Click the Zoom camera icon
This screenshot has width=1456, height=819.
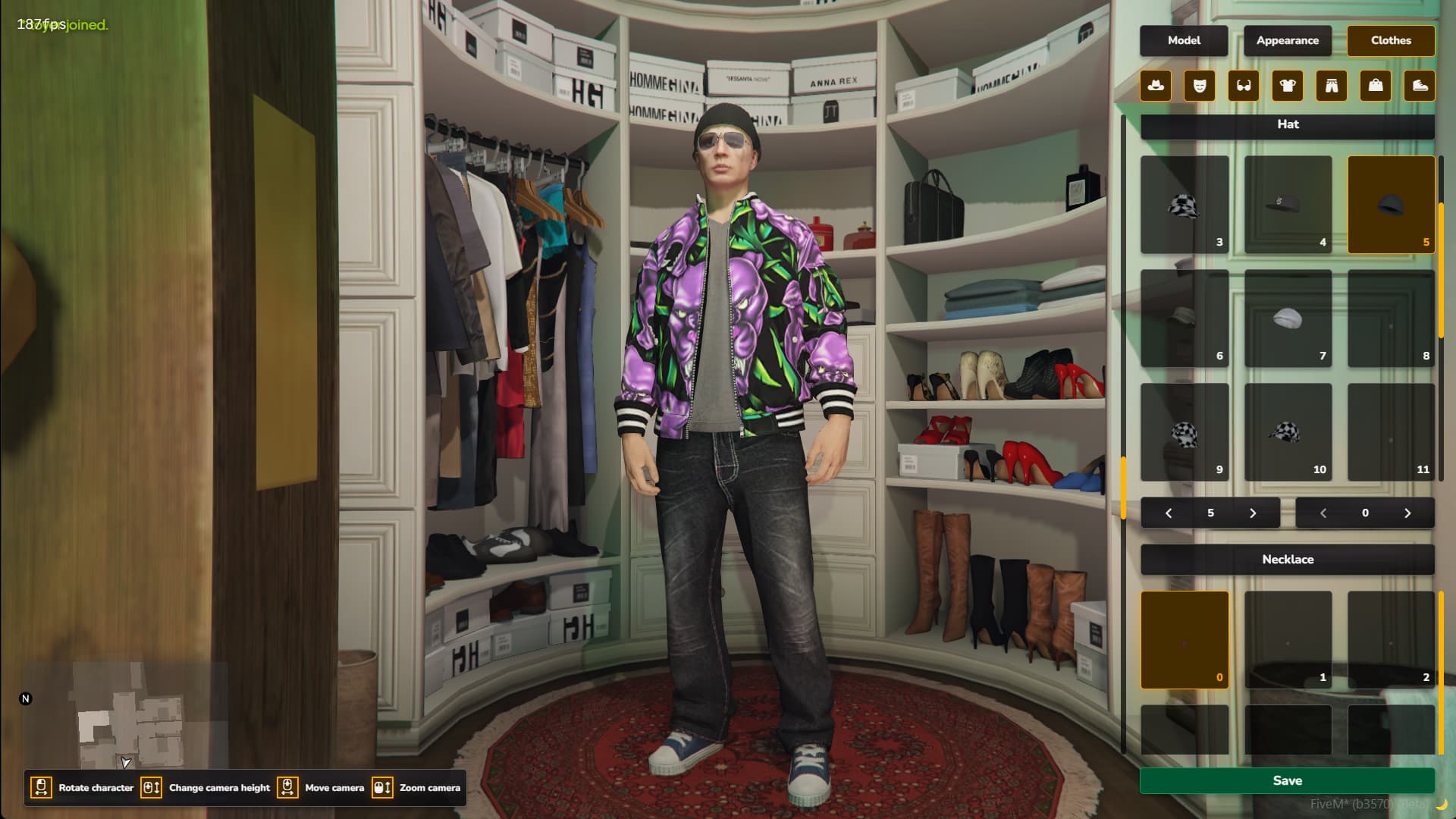coord(382,788)
